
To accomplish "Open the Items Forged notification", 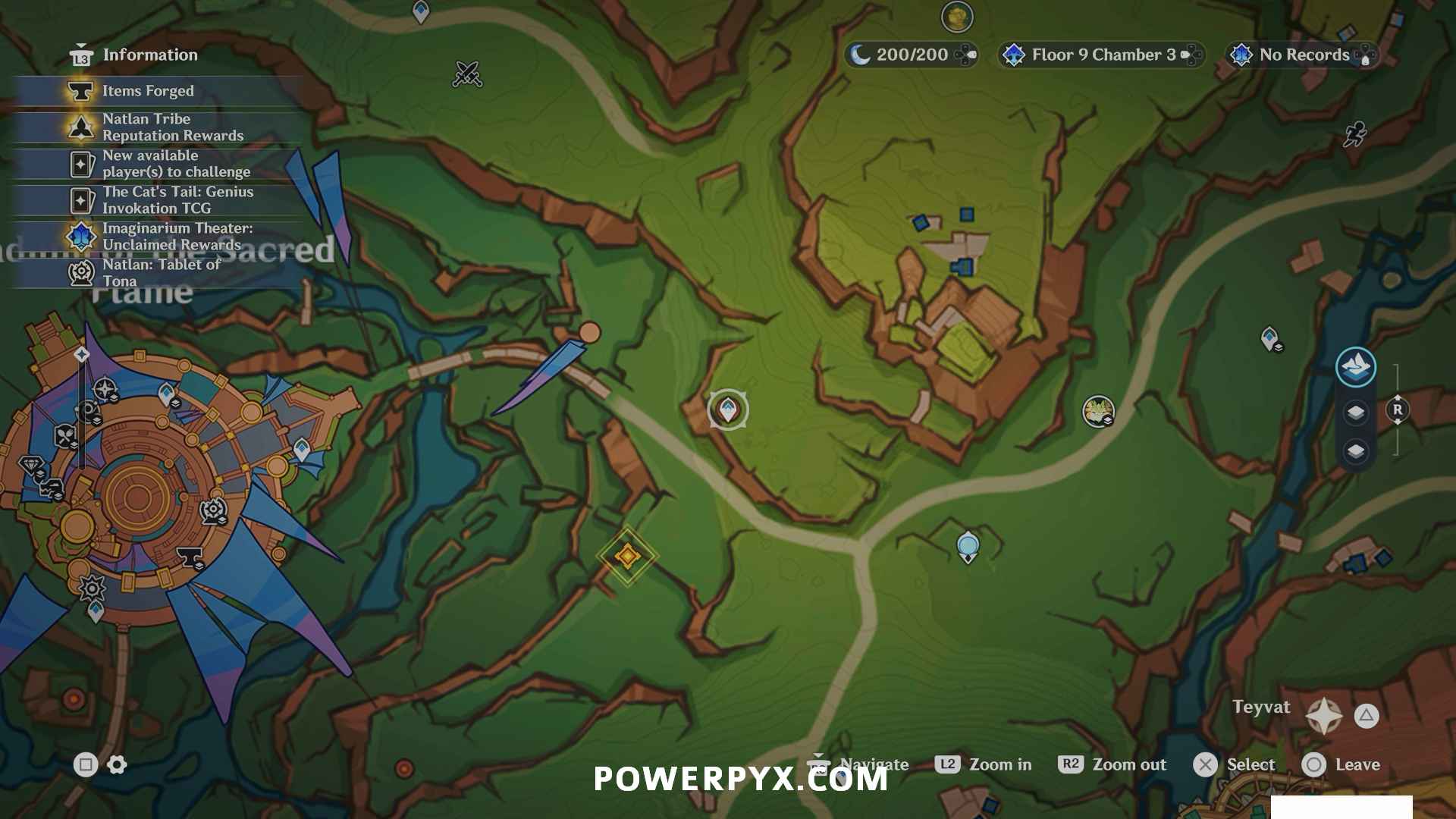I will [x=148, y=91].
